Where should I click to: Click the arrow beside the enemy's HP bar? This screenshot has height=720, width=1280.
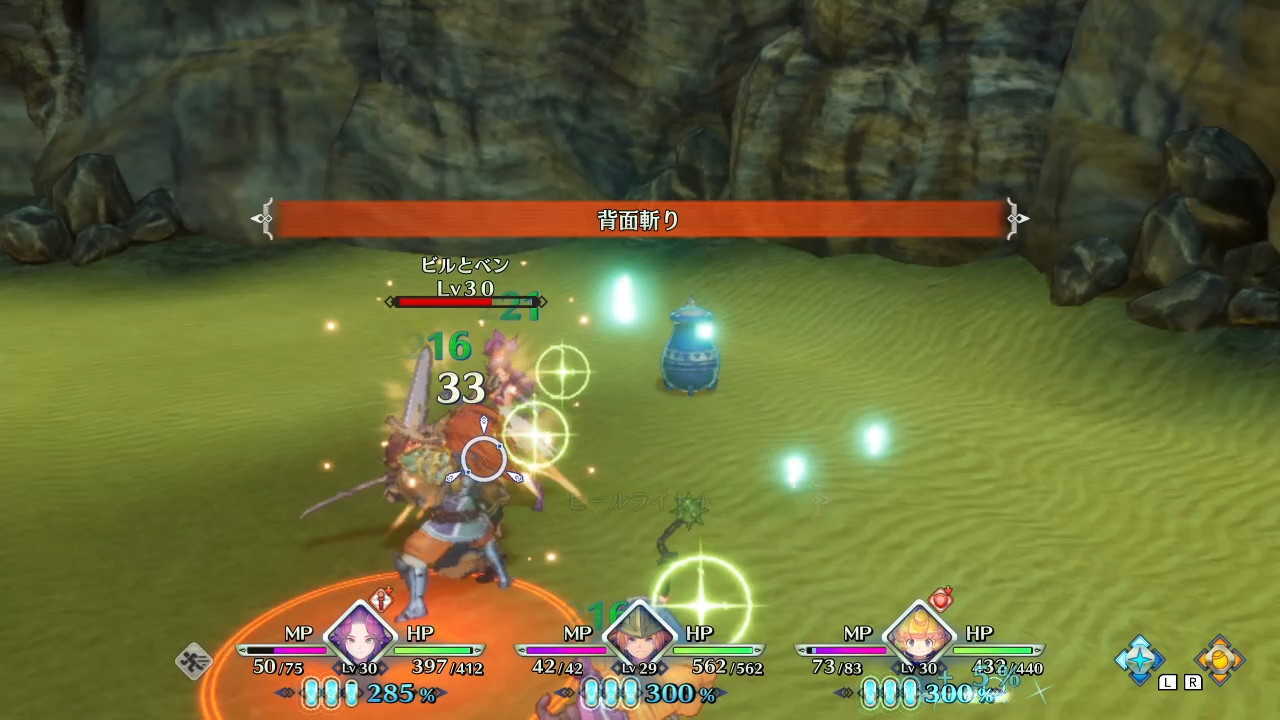pyautogui.click(x=543, y=300)
